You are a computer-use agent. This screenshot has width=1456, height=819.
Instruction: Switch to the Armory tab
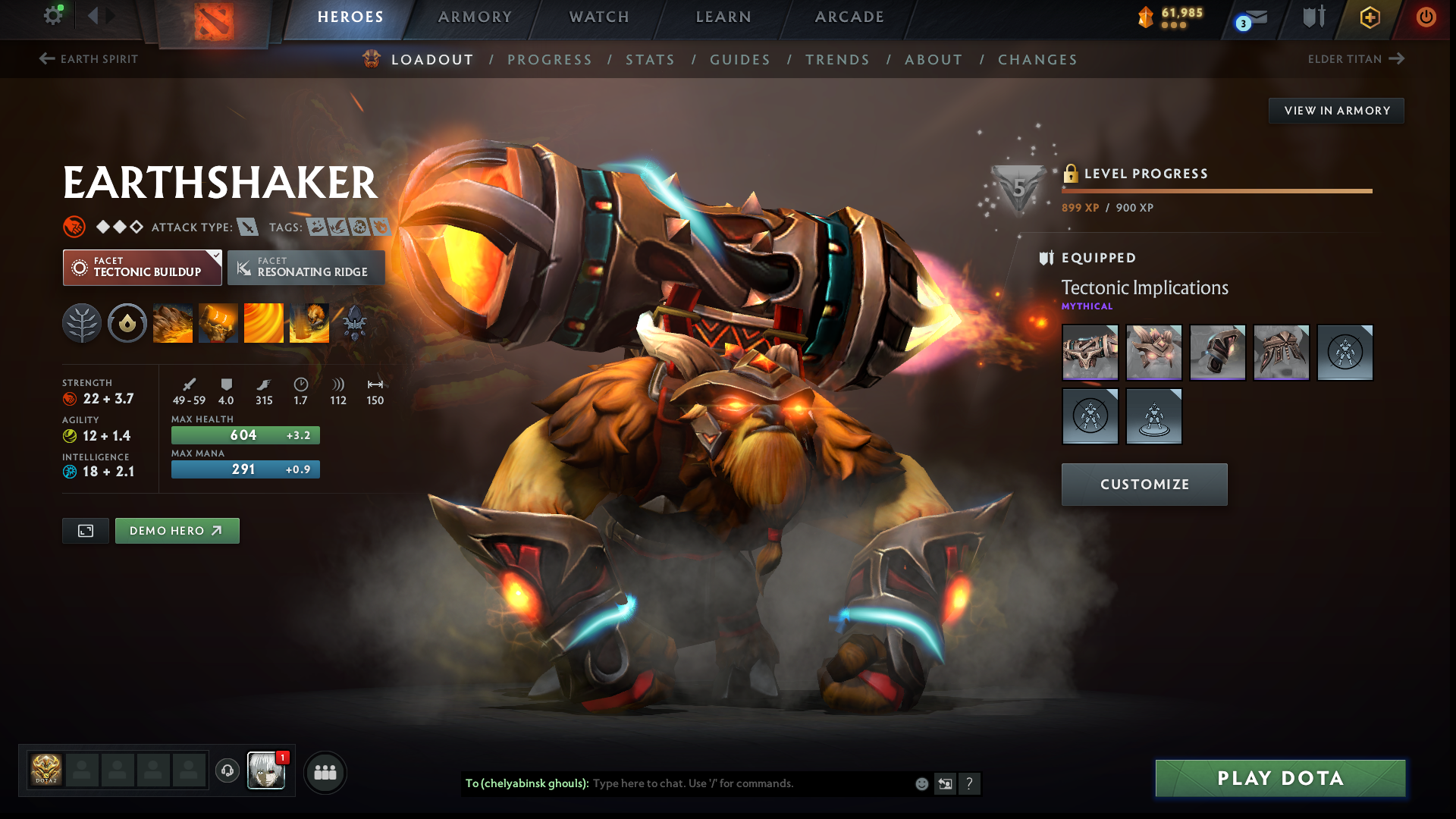475,17
